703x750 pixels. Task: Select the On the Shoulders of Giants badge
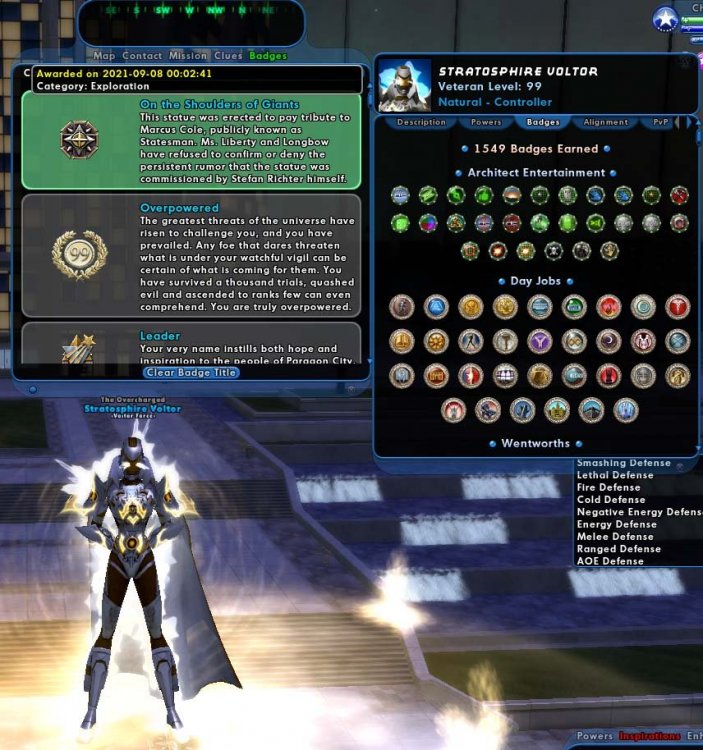191,141
